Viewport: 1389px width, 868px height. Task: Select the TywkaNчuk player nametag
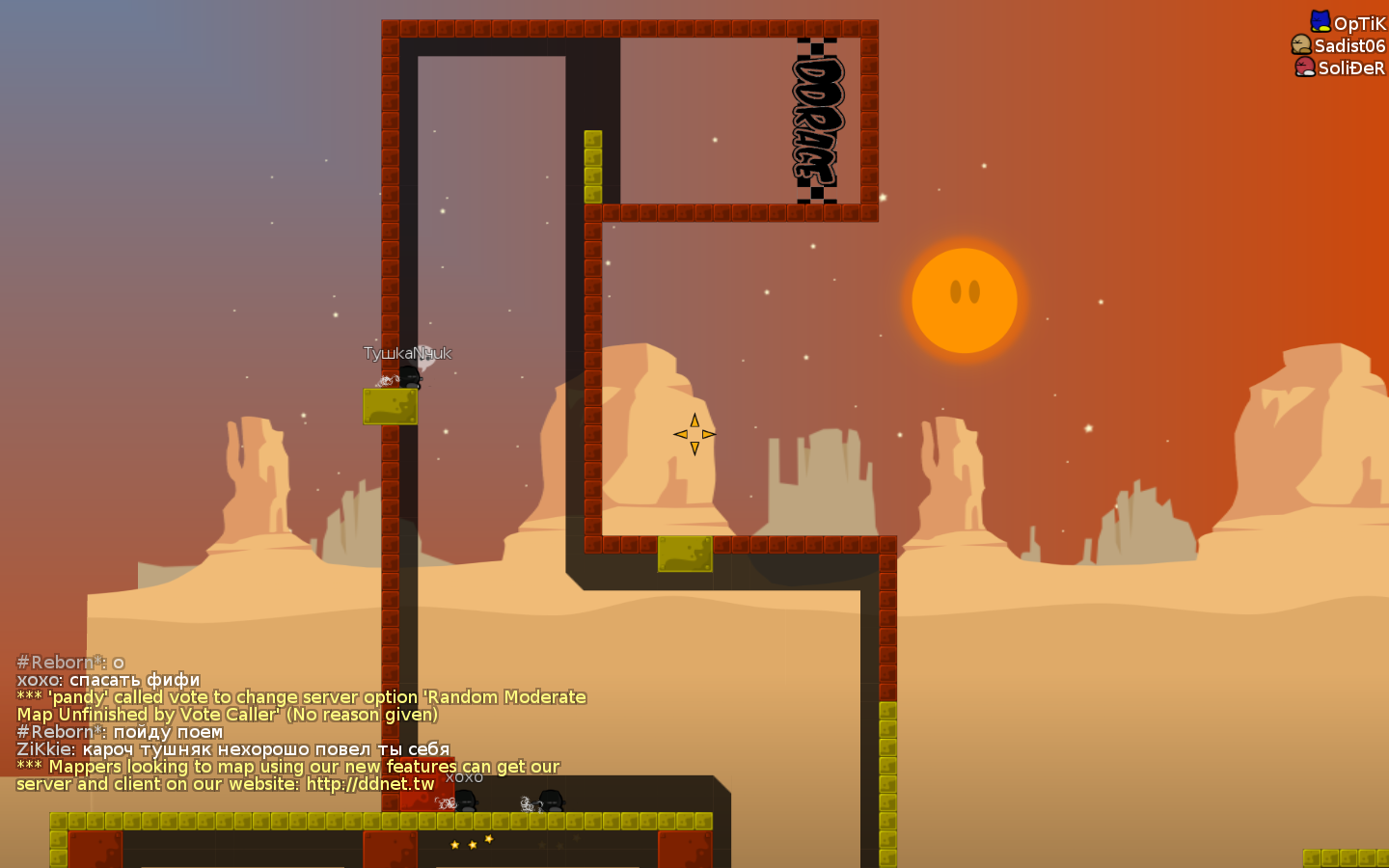point(408,354)
